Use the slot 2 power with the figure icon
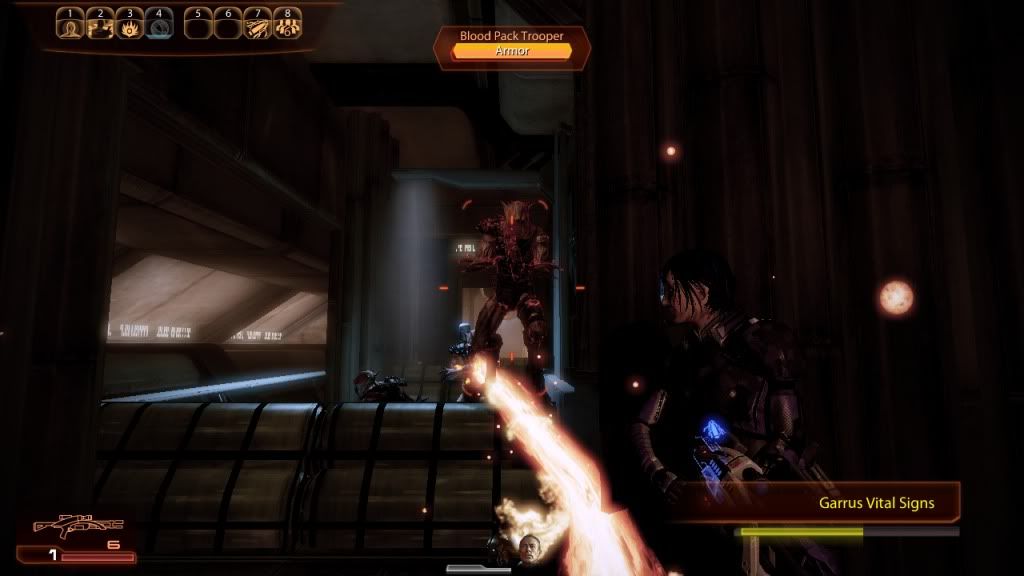This screenshot has height=576, width=1024. click(x=99, y=25)
